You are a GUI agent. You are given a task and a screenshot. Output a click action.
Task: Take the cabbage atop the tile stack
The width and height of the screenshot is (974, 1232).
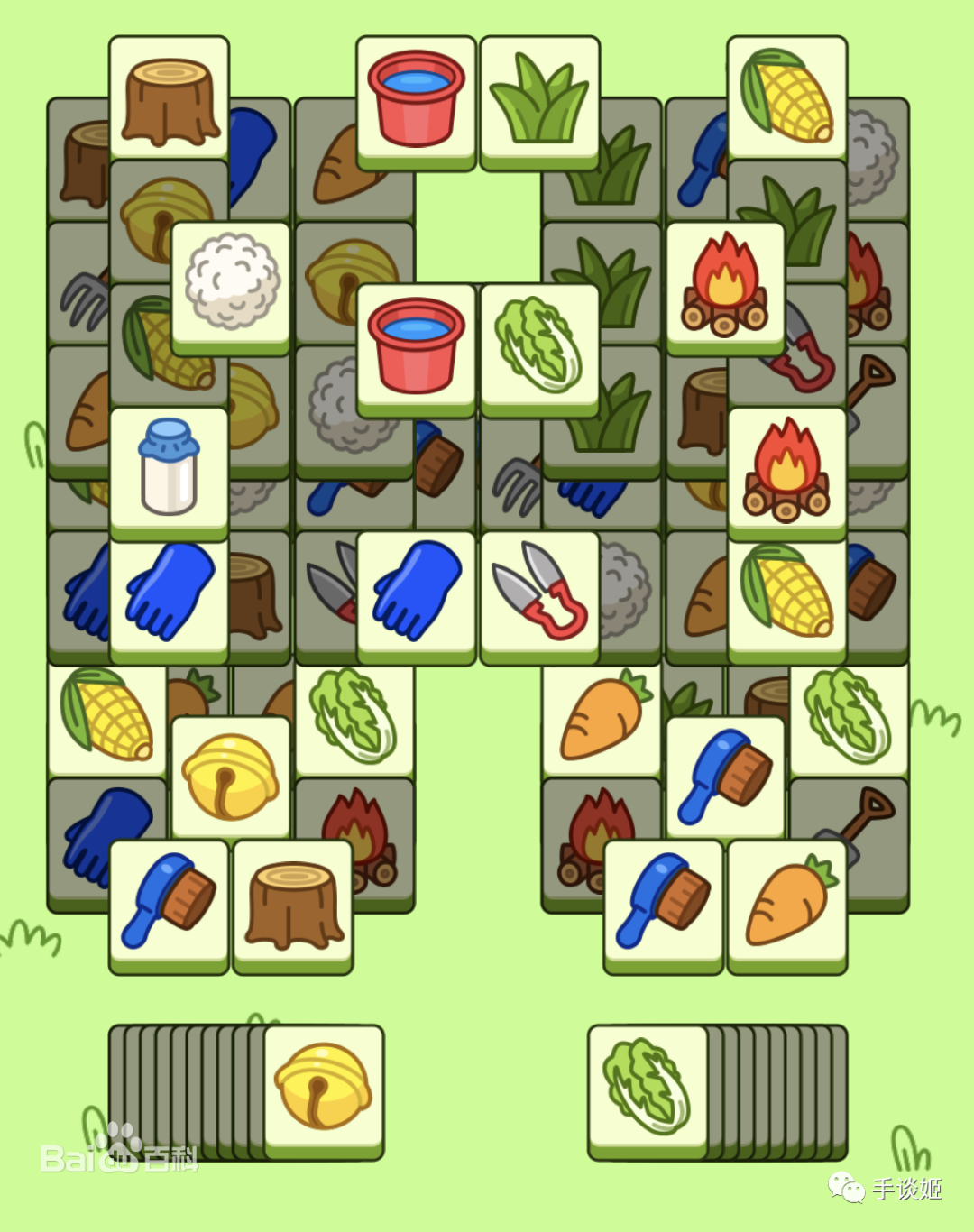coord(647,1087)
